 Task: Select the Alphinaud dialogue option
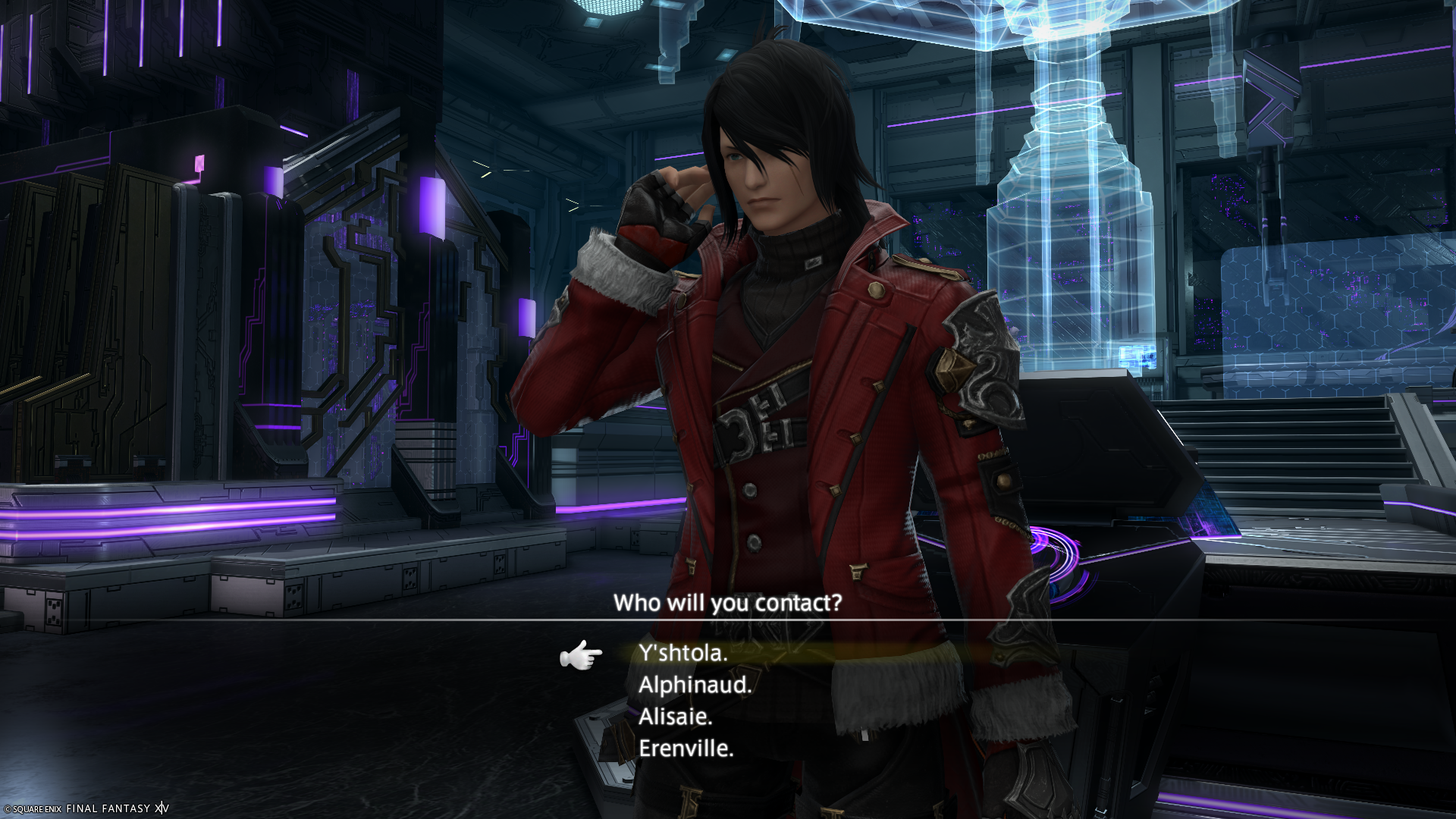pyautogui.click(x=695, y=685)
